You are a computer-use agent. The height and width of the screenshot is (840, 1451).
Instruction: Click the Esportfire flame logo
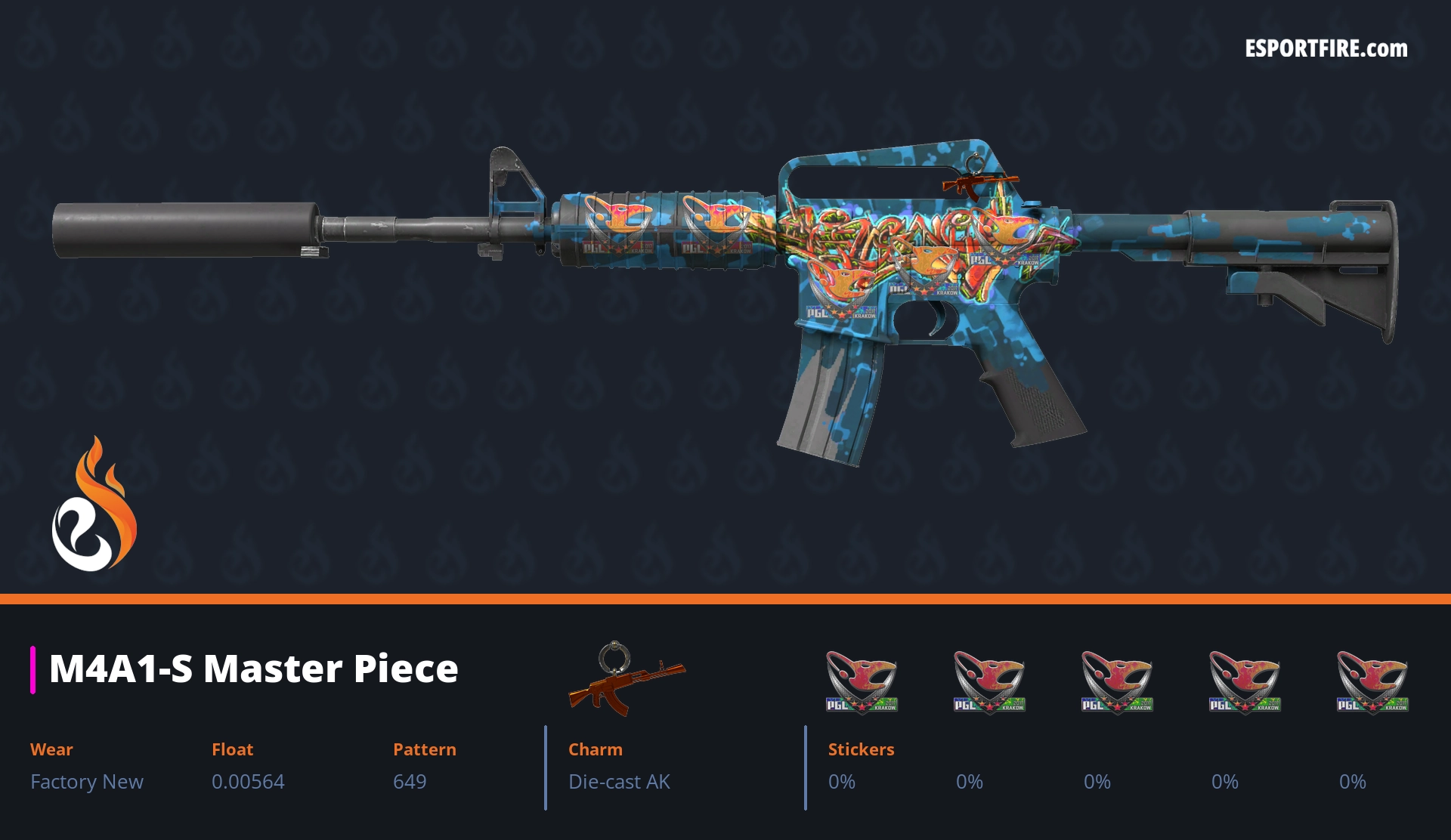(x=94, y=505)
